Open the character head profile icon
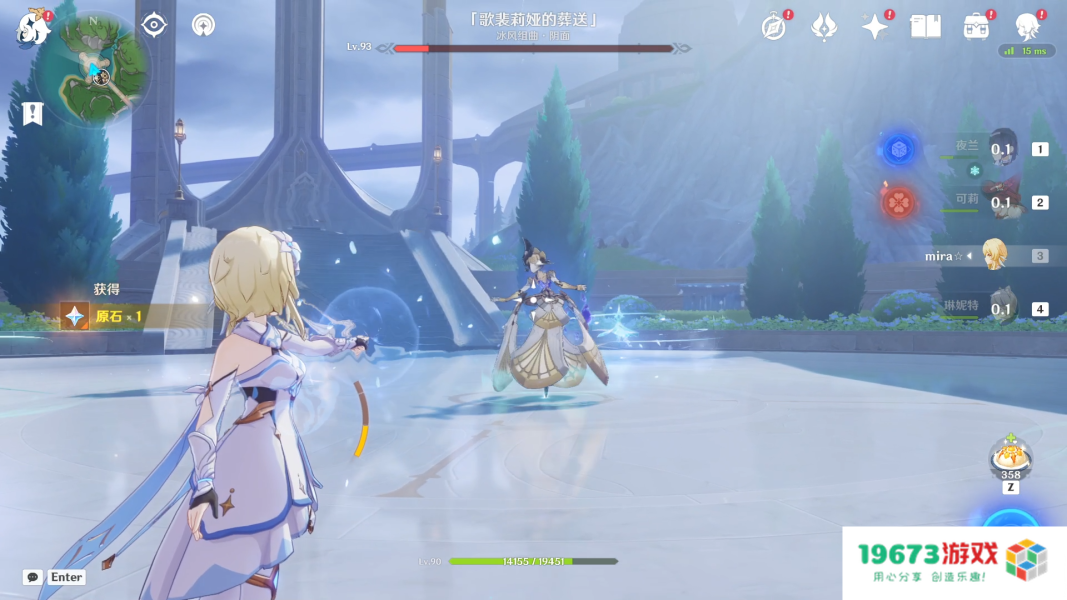The image size is (1067, 600). point(1027,26)
